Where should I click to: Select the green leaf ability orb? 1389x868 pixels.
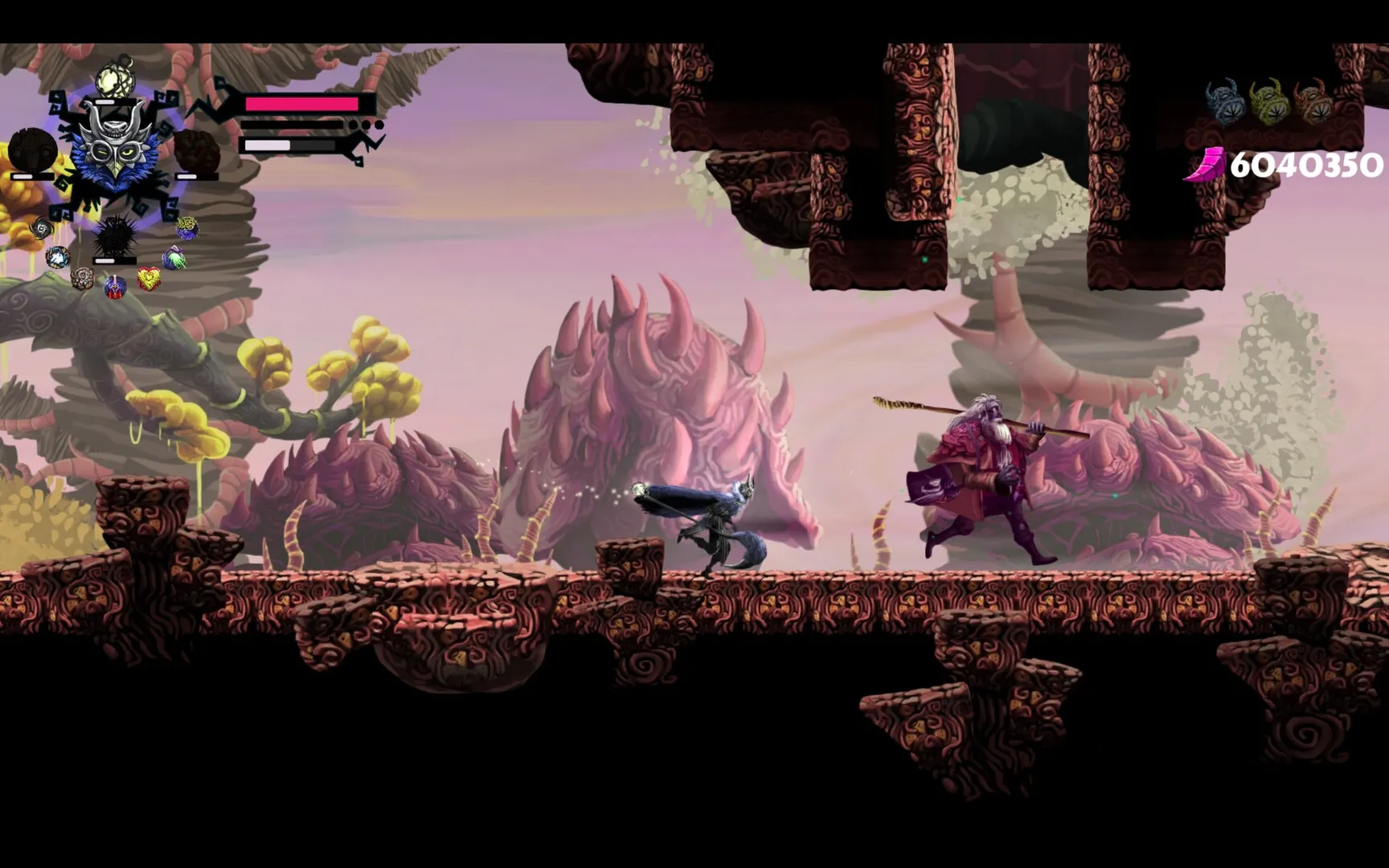(x=174, y=257)
